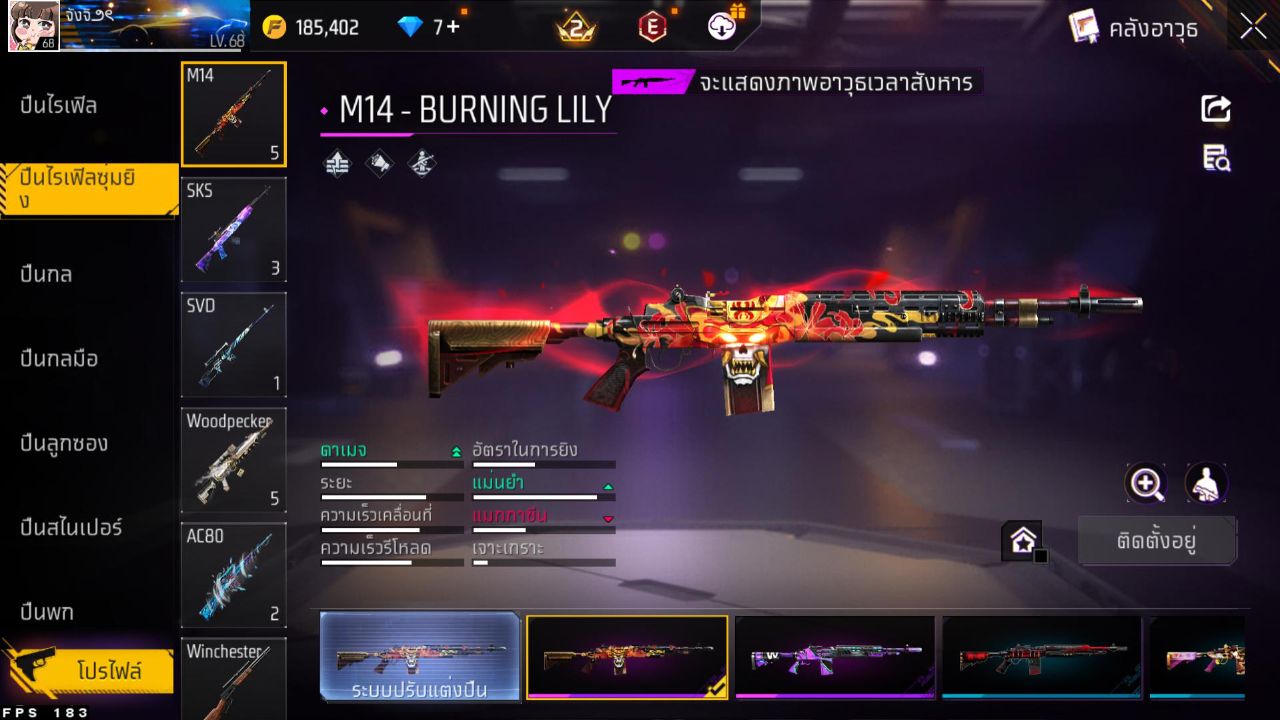Viewport: 1280px width, 720px height.
Task: Select the Woodpecker weapon thumbnail
Action: (x=233, y=460)
